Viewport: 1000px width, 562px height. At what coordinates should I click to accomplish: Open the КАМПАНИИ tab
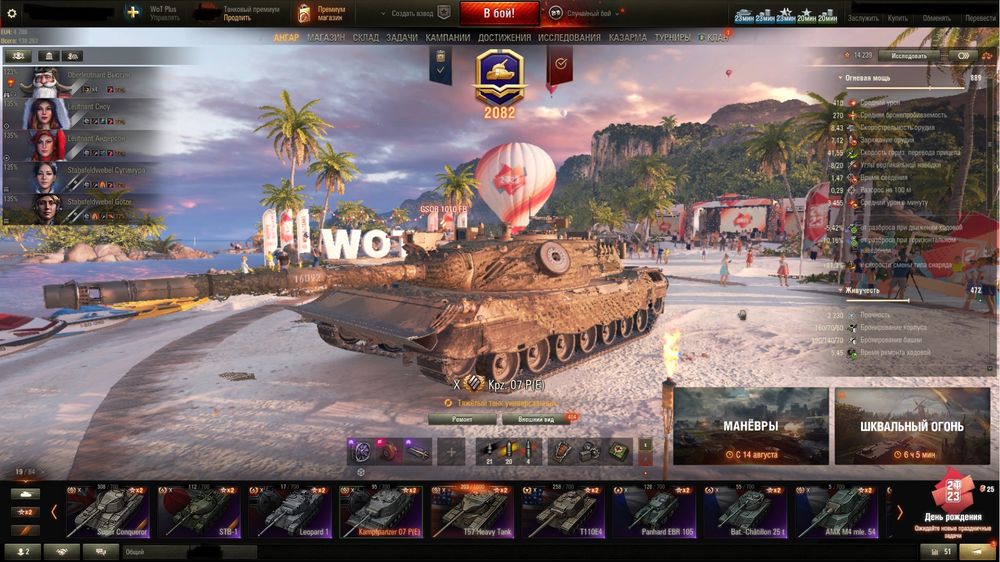(x=448, y=38)
